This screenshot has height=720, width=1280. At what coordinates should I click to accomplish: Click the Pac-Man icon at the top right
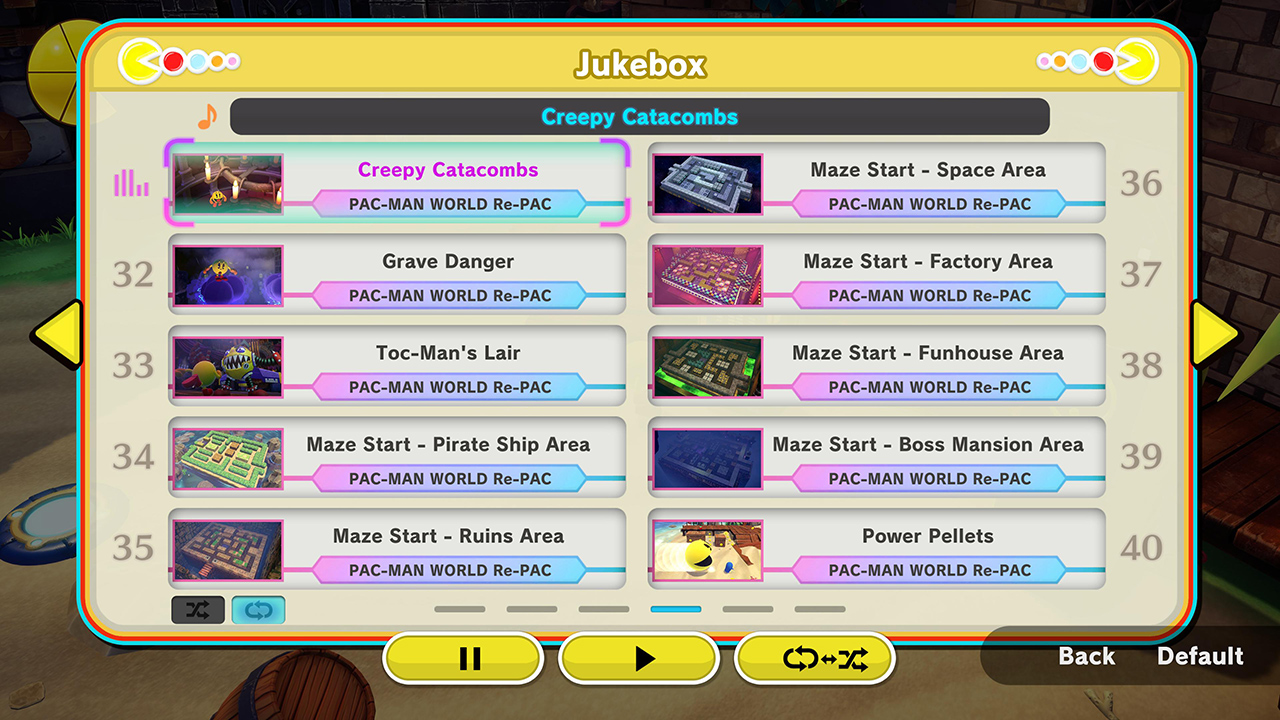coord(1139,60)
